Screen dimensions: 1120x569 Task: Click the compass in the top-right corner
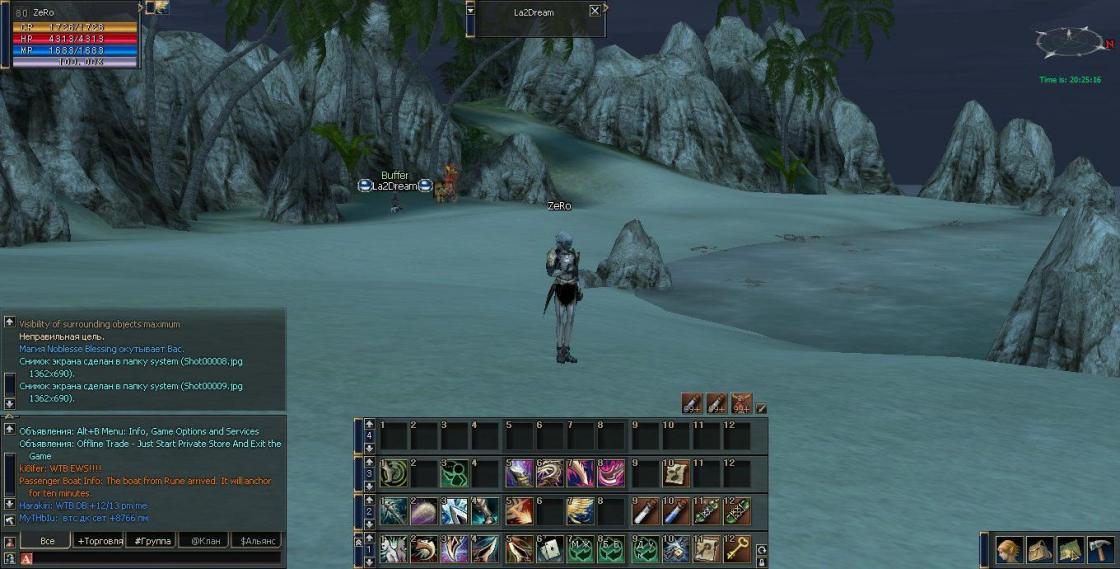coord(1069,43)
